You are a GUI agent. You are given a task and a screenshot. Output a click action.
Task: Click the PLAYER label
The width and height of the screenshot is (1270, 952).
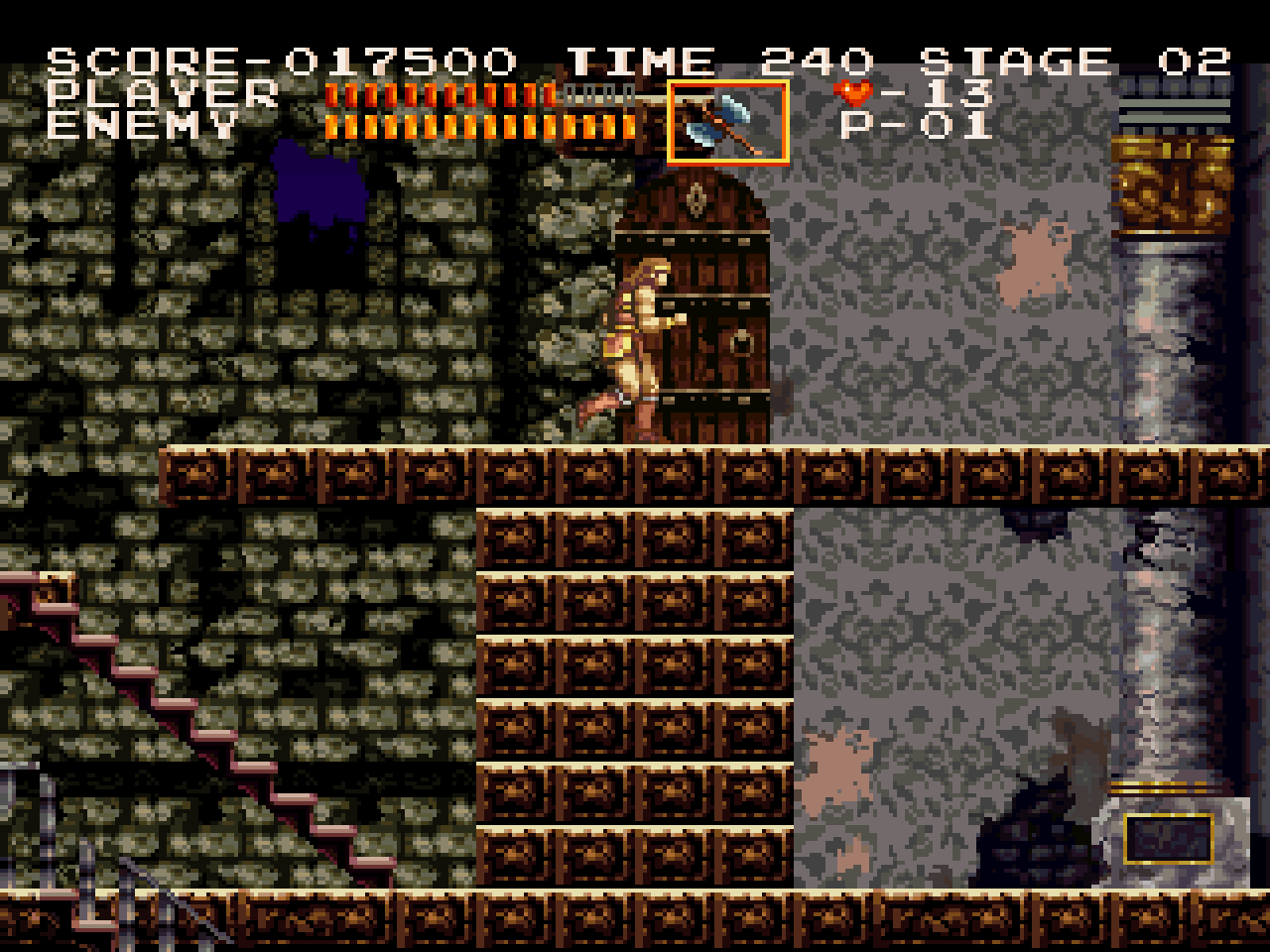(x=164, y=92)
